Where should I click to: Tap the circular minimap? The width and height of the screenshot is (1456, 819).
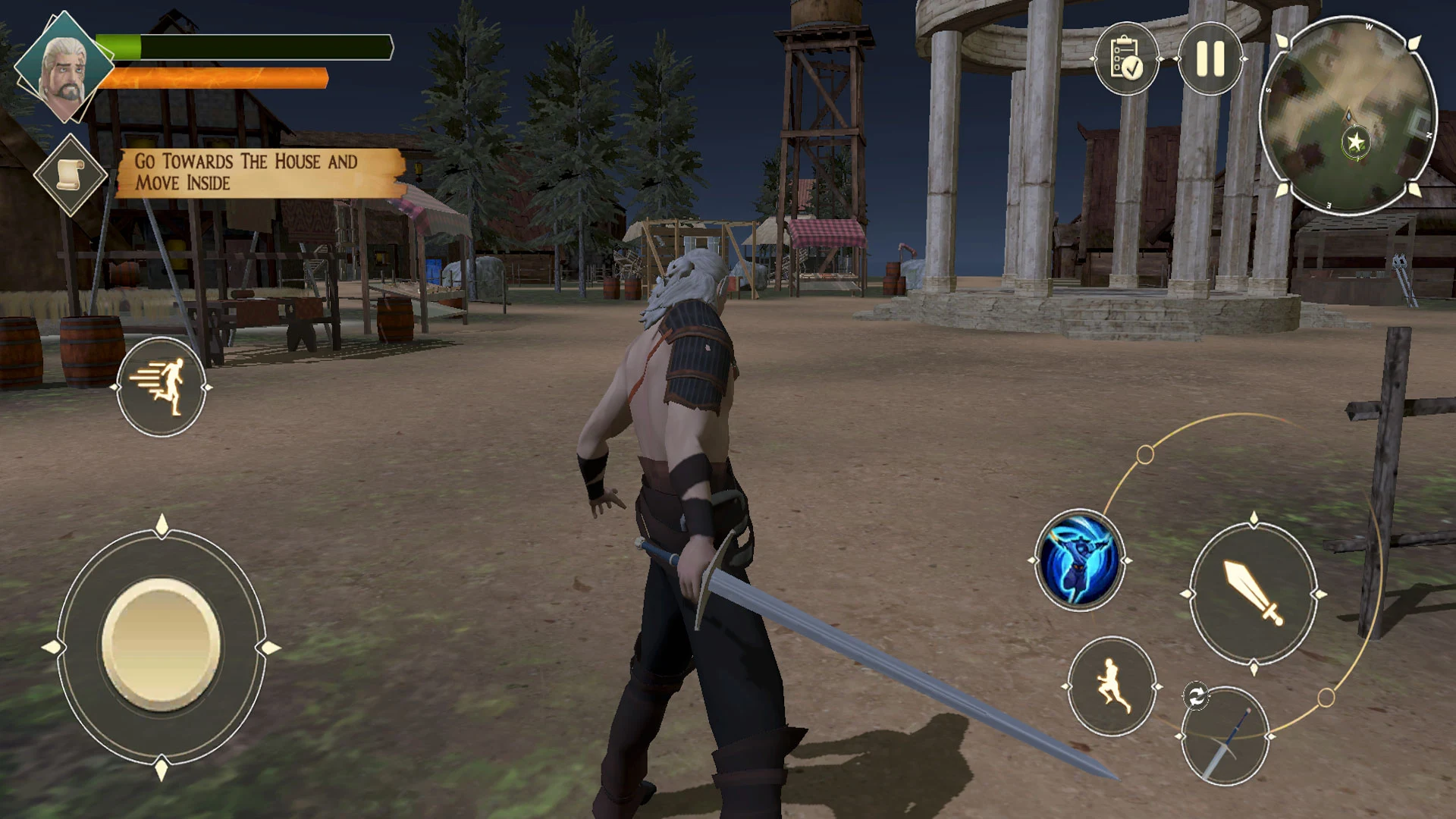tap(1348, 115)
